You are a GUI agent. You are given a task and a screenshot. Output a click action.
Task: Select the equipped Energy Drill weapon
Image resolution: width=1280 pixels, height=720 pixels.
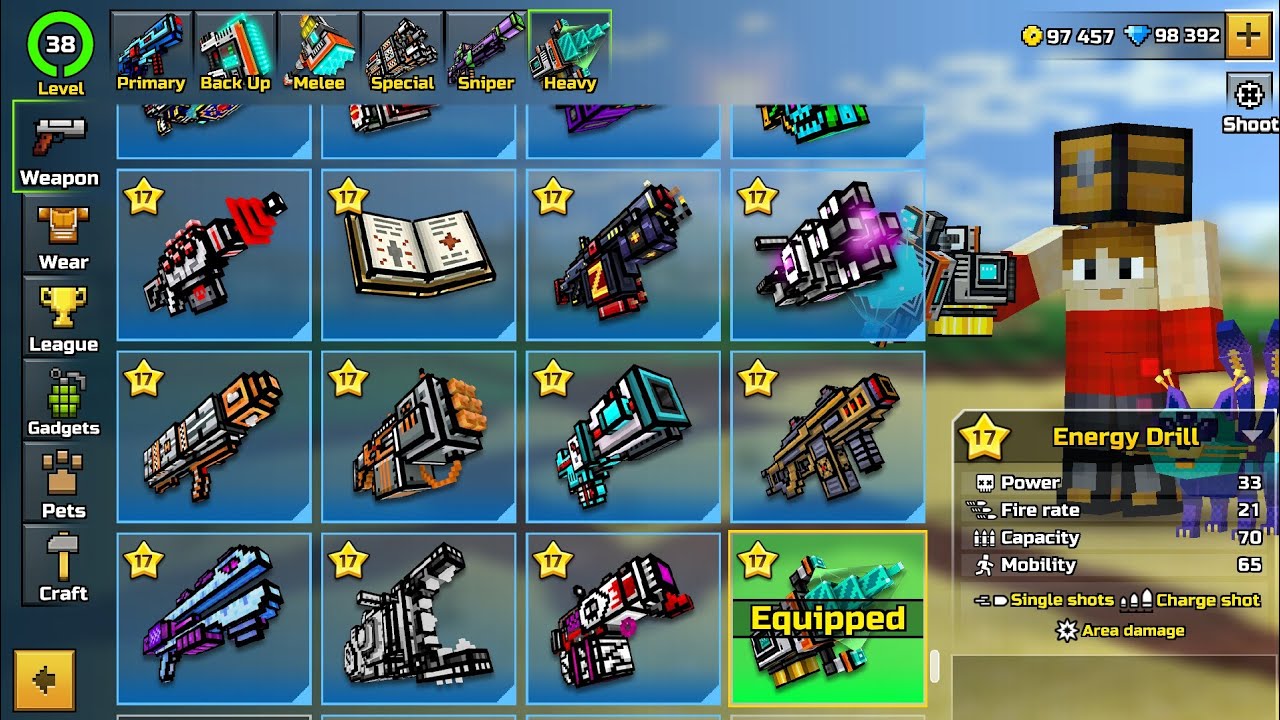click(827, 615)
